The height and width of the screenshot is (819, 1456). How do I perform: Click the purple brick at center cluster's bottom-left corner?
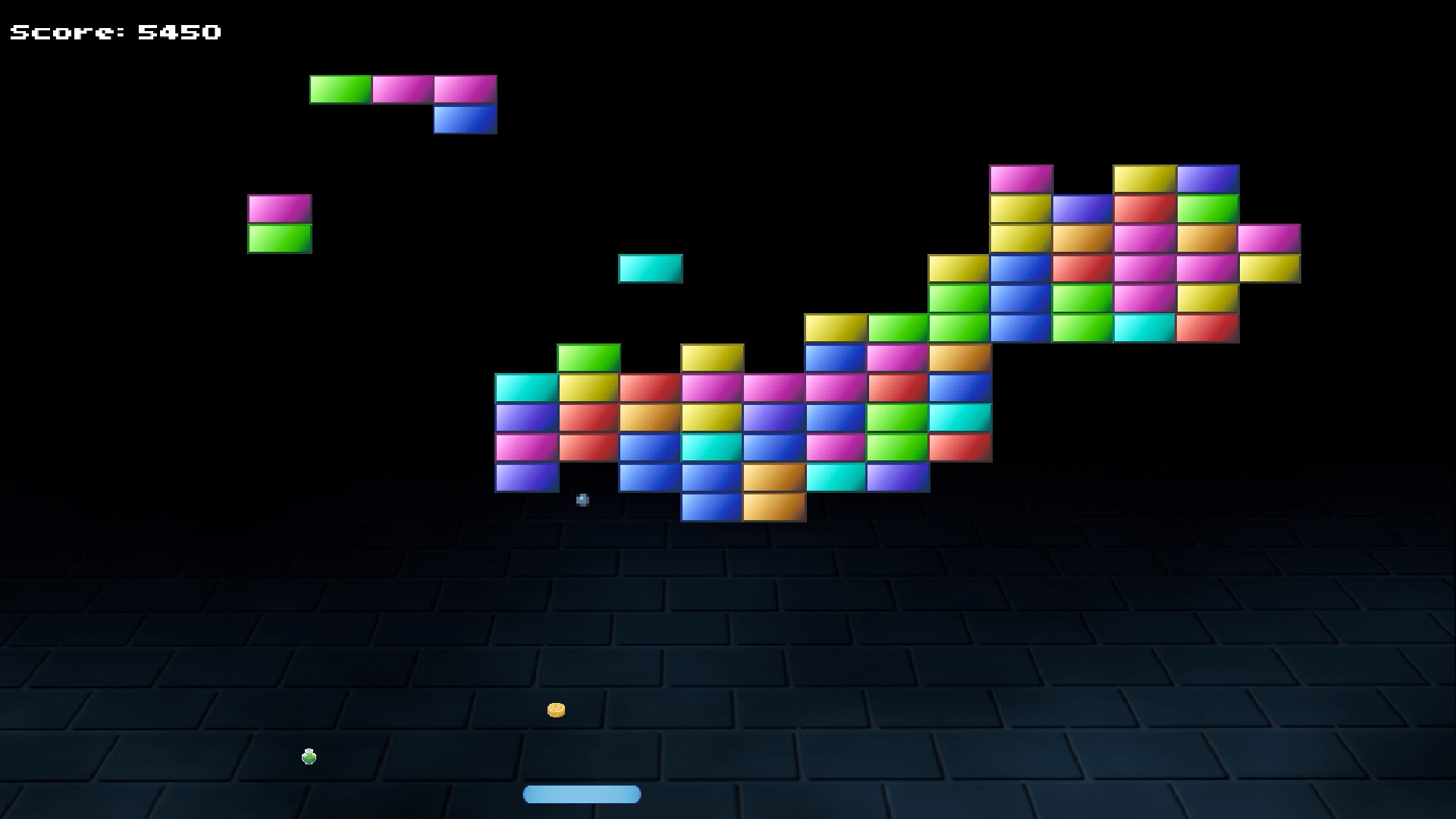526,479
